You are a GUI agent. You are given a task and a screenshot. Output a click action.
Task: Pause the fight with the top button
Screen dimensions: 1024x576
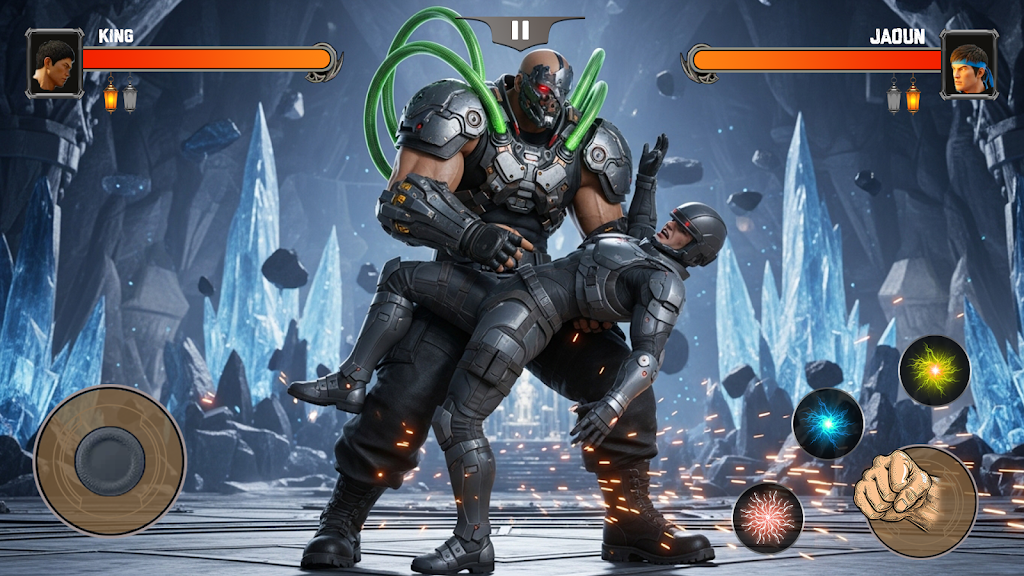click(520, 31)
